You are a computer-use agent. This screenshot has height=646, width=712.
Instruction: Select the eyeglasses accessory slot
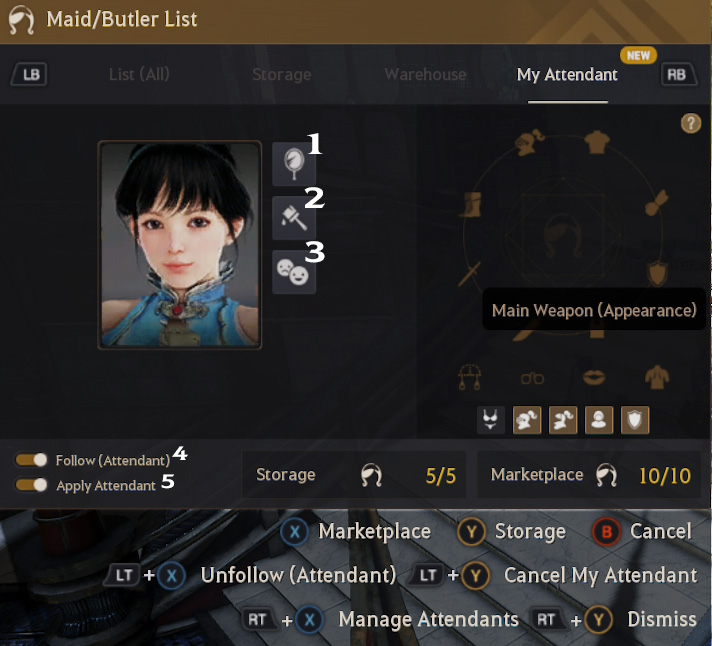pyautogui.click(x=532, y=378)
